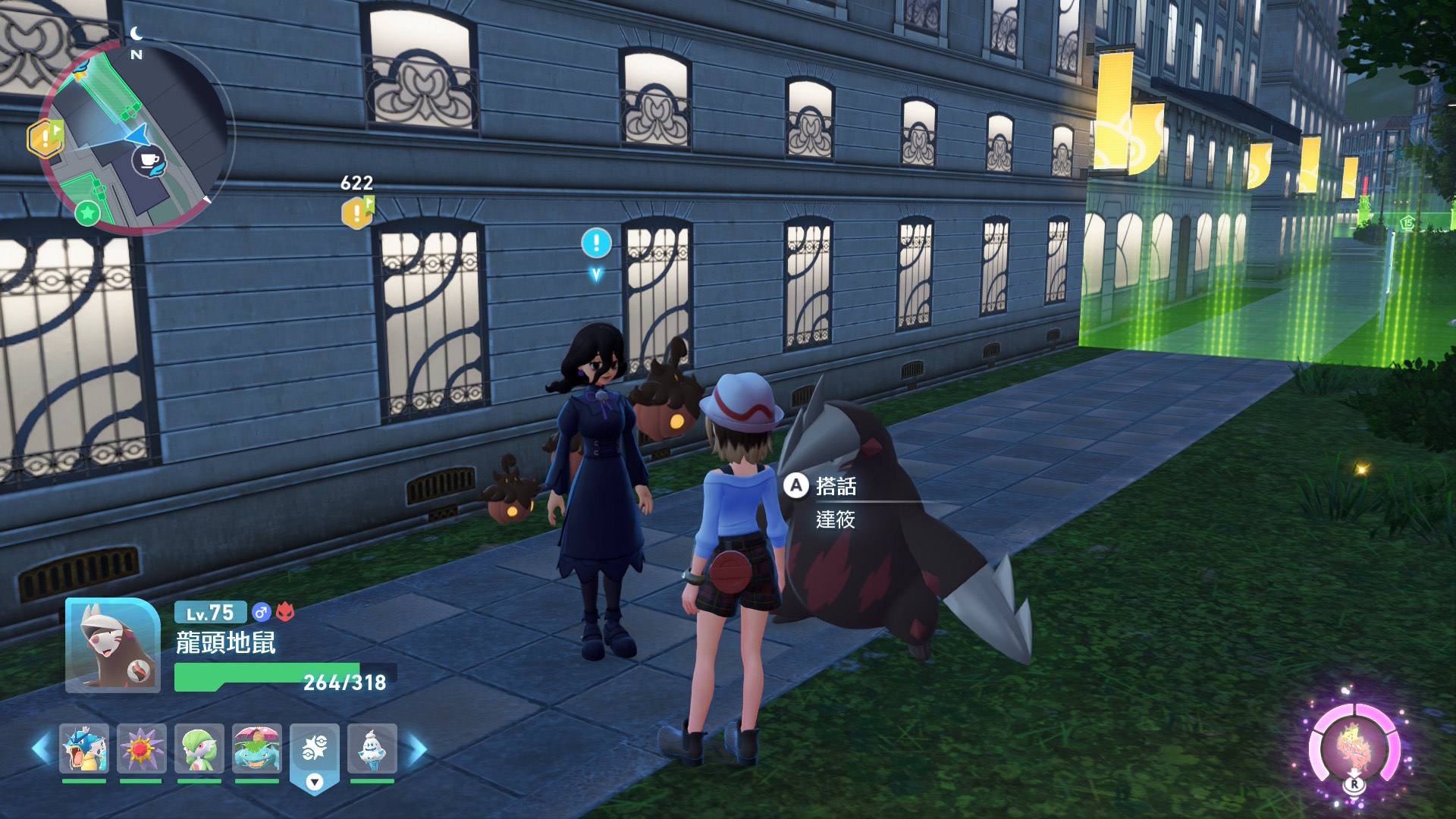Click the left party scroll arrow

(40, 749)
